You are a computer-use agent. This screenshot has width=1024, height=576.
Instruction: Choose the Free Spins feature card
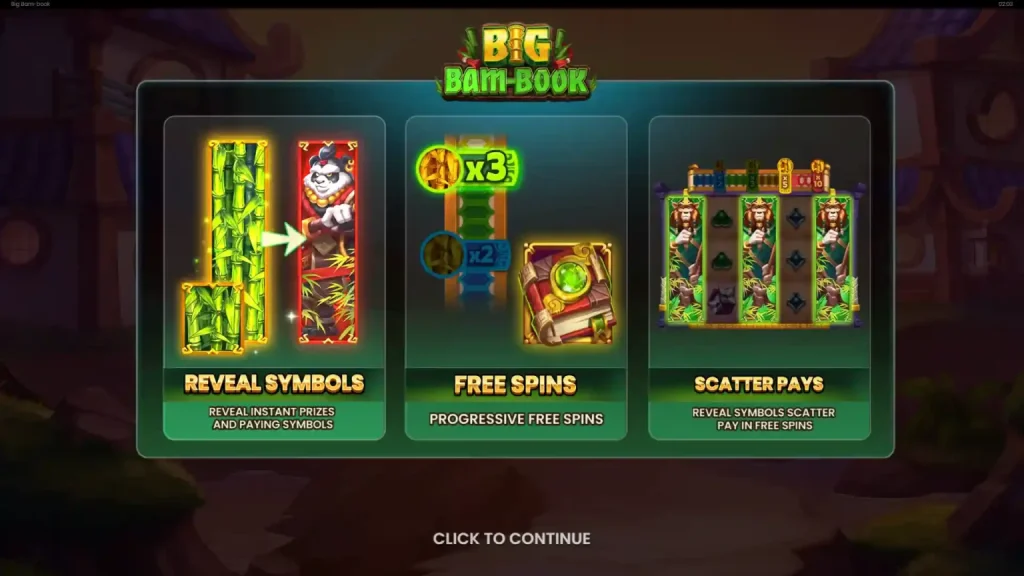click(x=516, y=277)
